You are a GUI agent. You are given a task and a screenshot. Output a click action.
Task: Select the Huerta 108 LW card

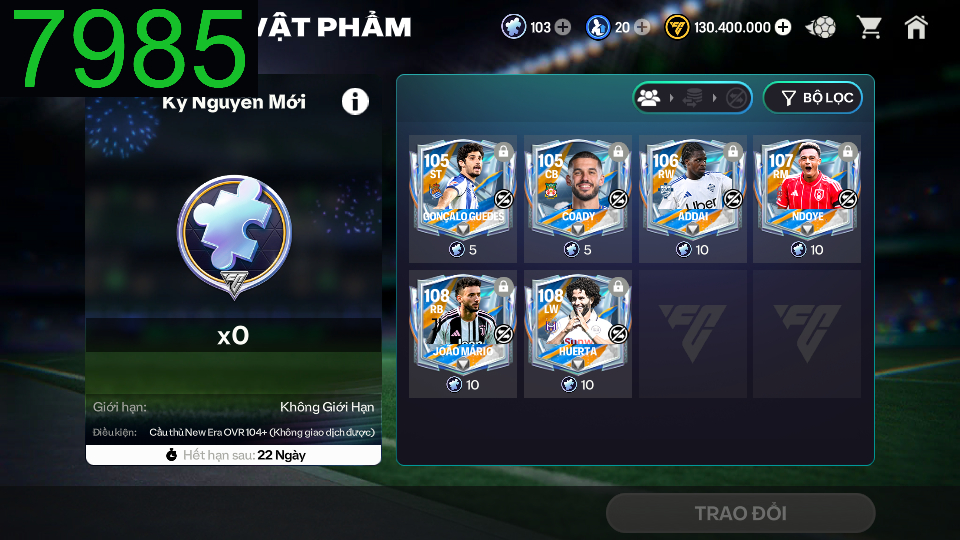click(578, 323)
